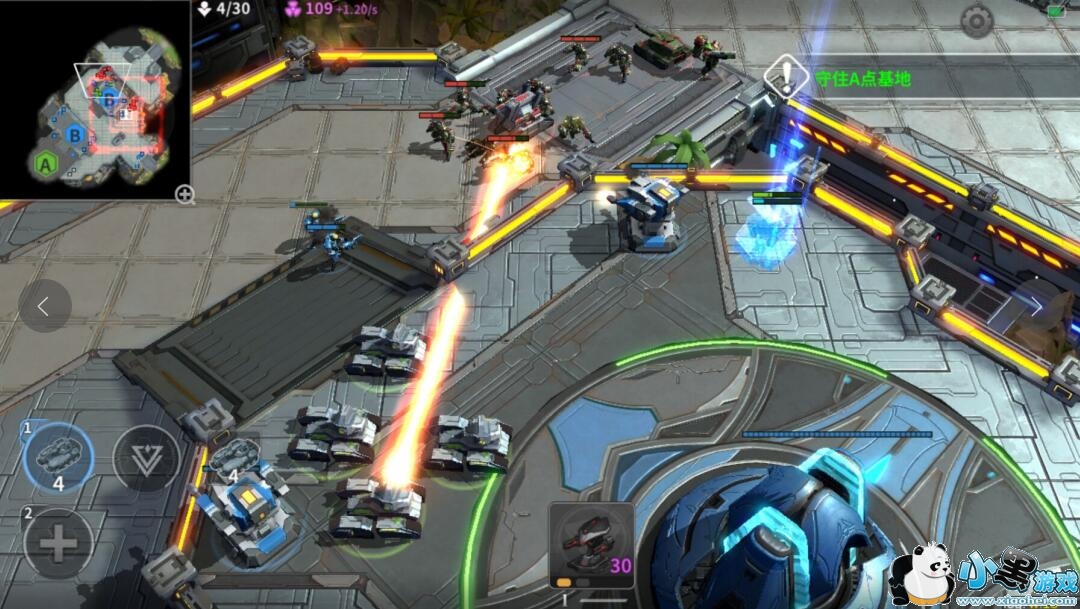Tap the left arrow circle button

point(44,306)
